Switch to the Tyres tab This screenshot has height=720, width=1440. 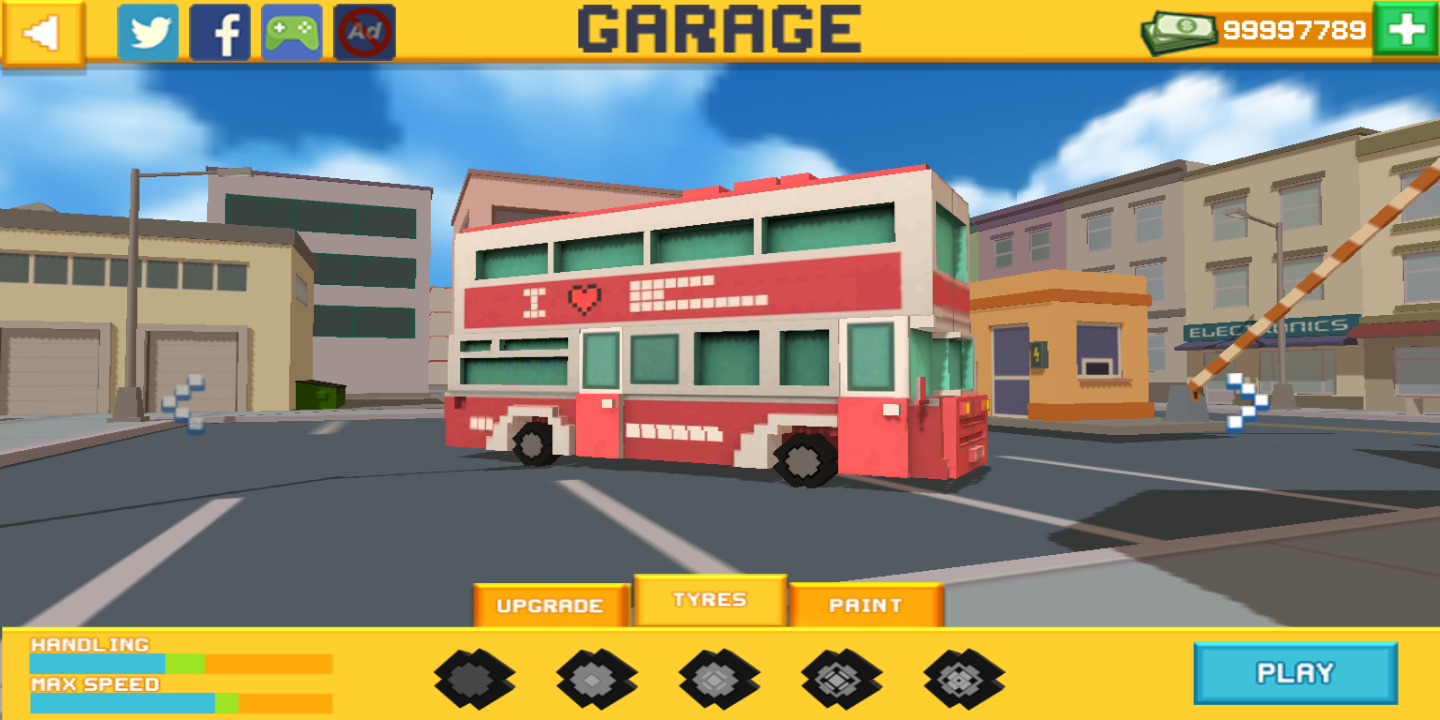(710, 600)
